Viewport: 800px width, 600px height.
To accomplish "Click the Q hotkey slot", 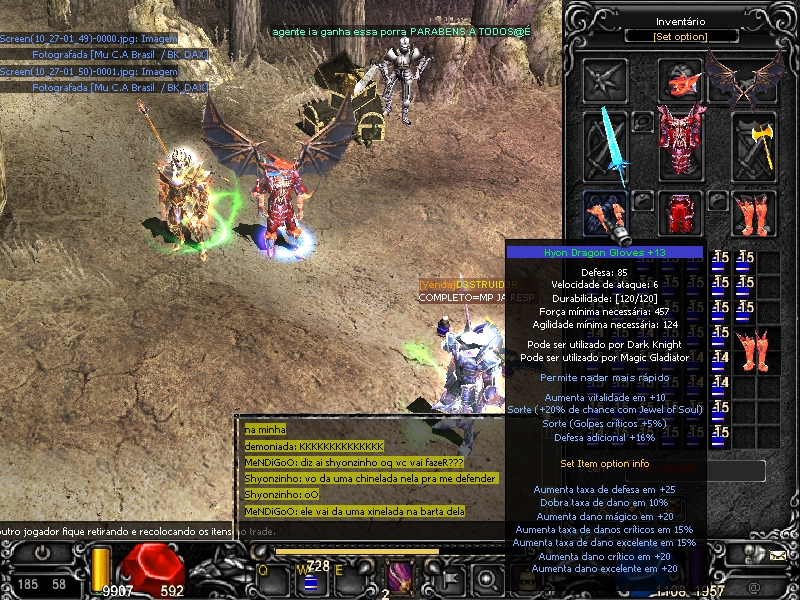I will click(272, 575).
